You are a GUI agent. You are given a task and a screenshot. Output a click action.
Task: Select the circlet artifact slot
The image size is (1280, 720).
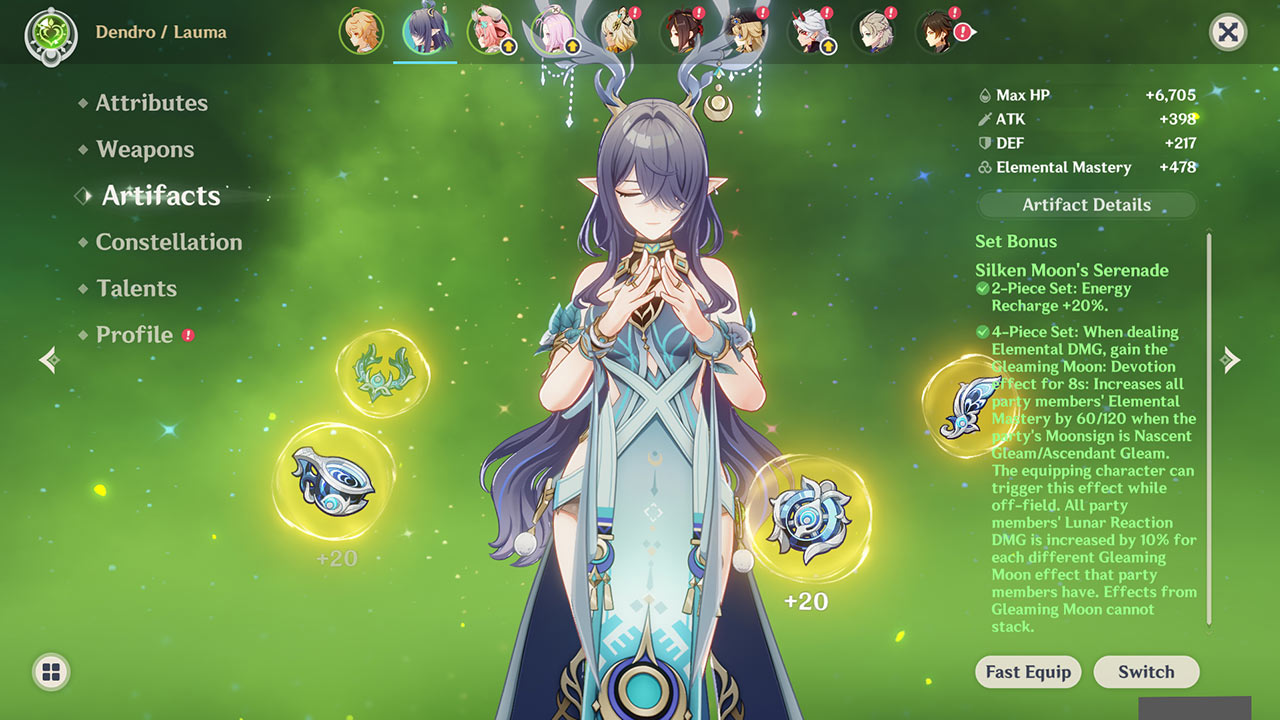[382, 374]
